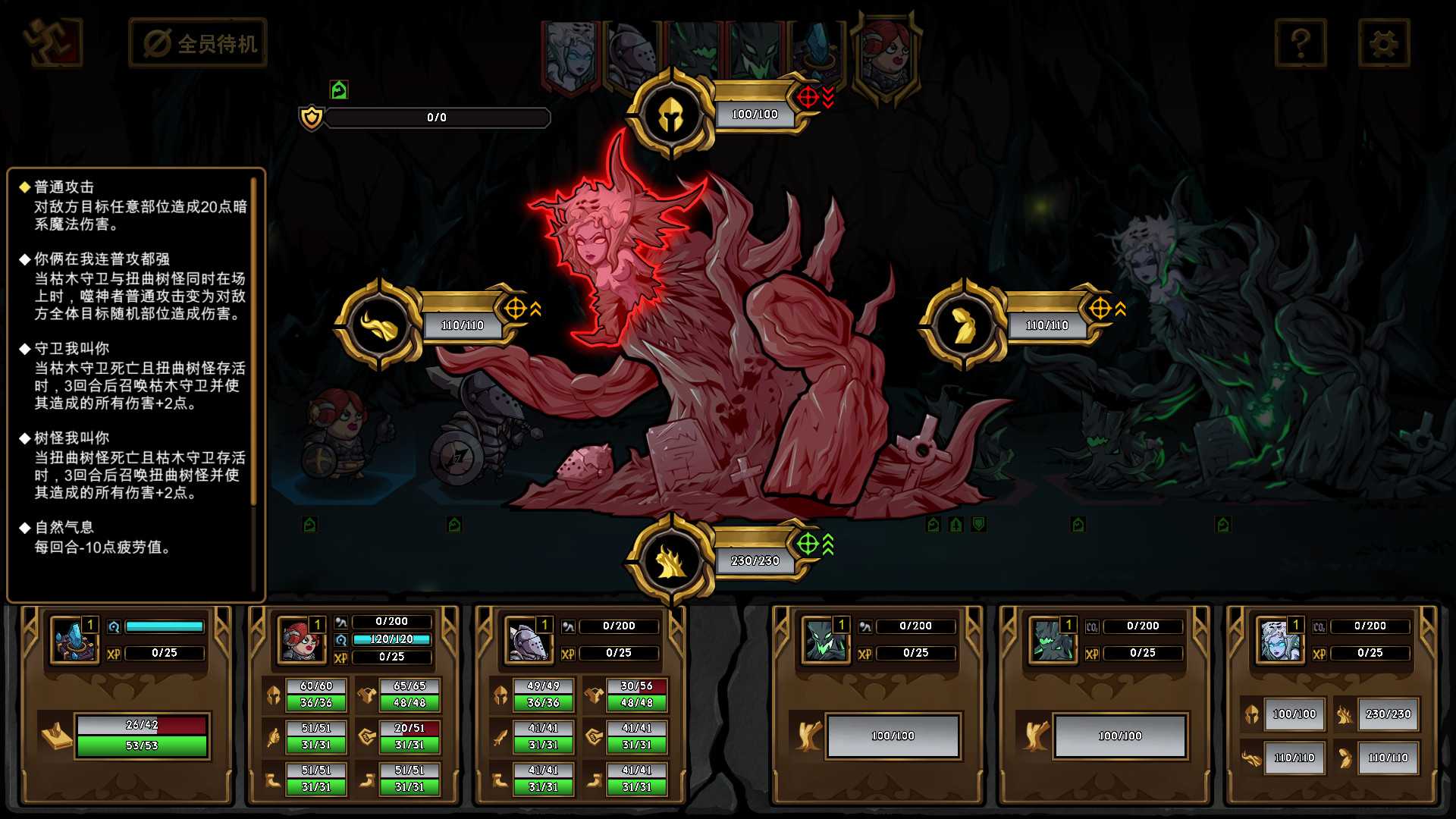Select the right arm target beside the dimmed enemy
This screenshot has height=819, width=1456.
(x=963, y=325)
